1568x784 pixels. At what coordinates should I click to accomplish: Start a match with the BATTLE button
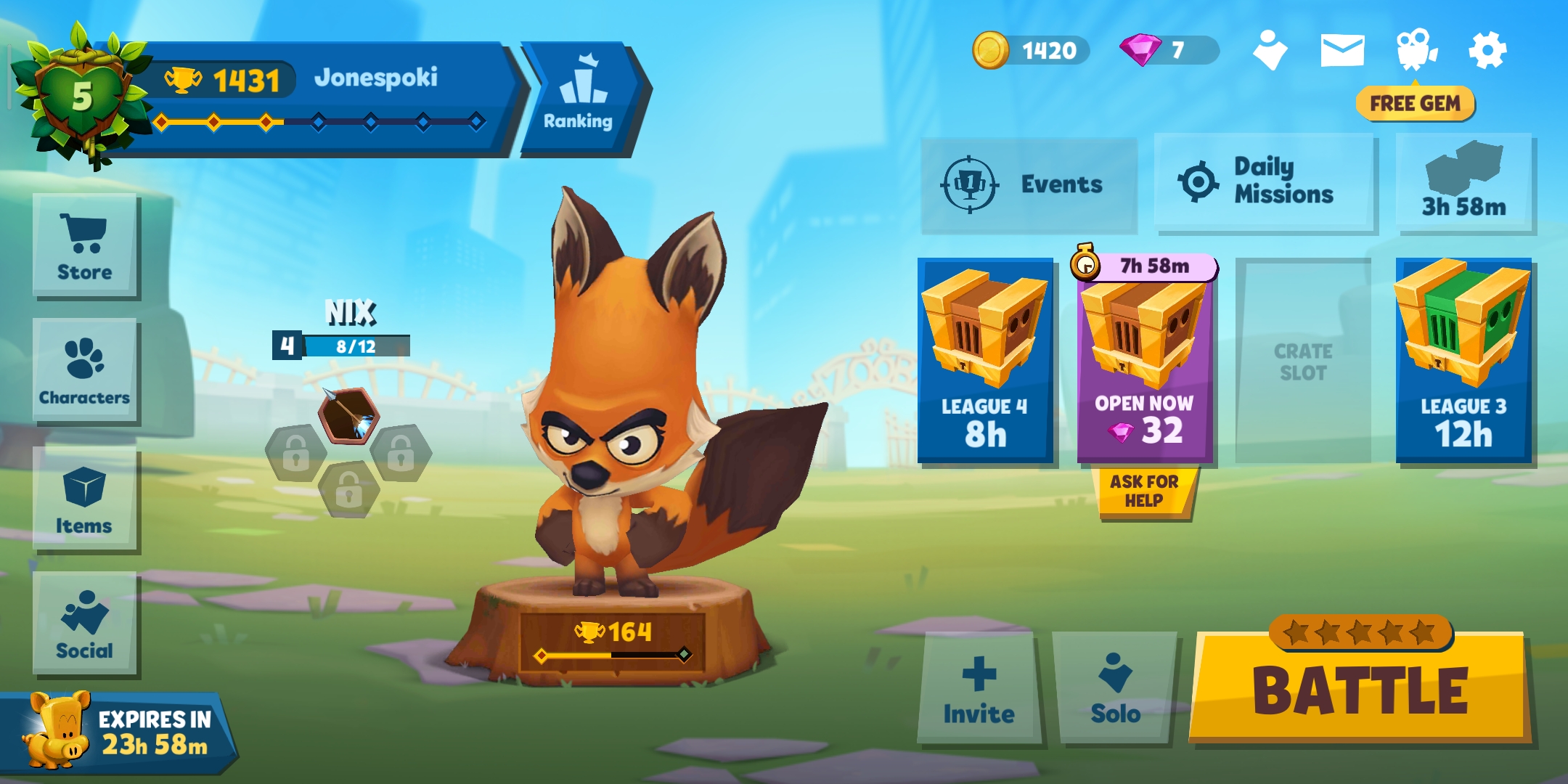click(x=1361, y=690)
